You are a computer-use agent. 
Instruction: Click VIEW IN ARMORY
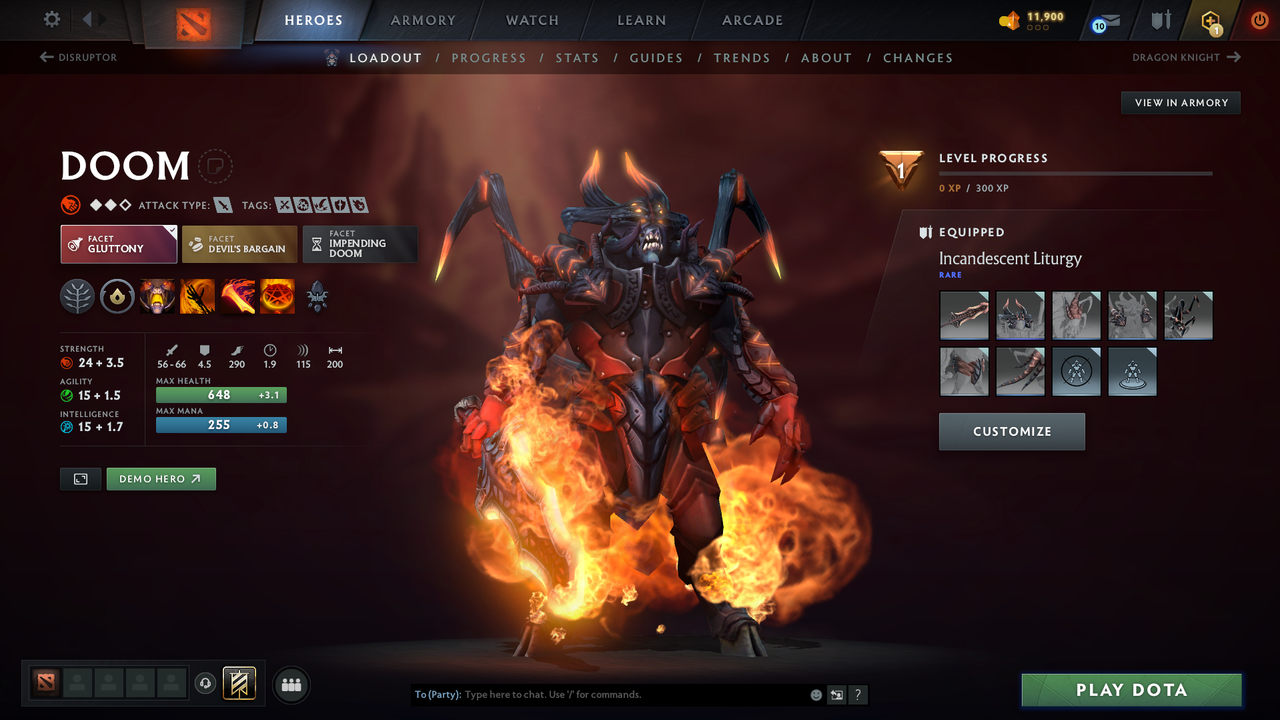(x=1180, y=102)
